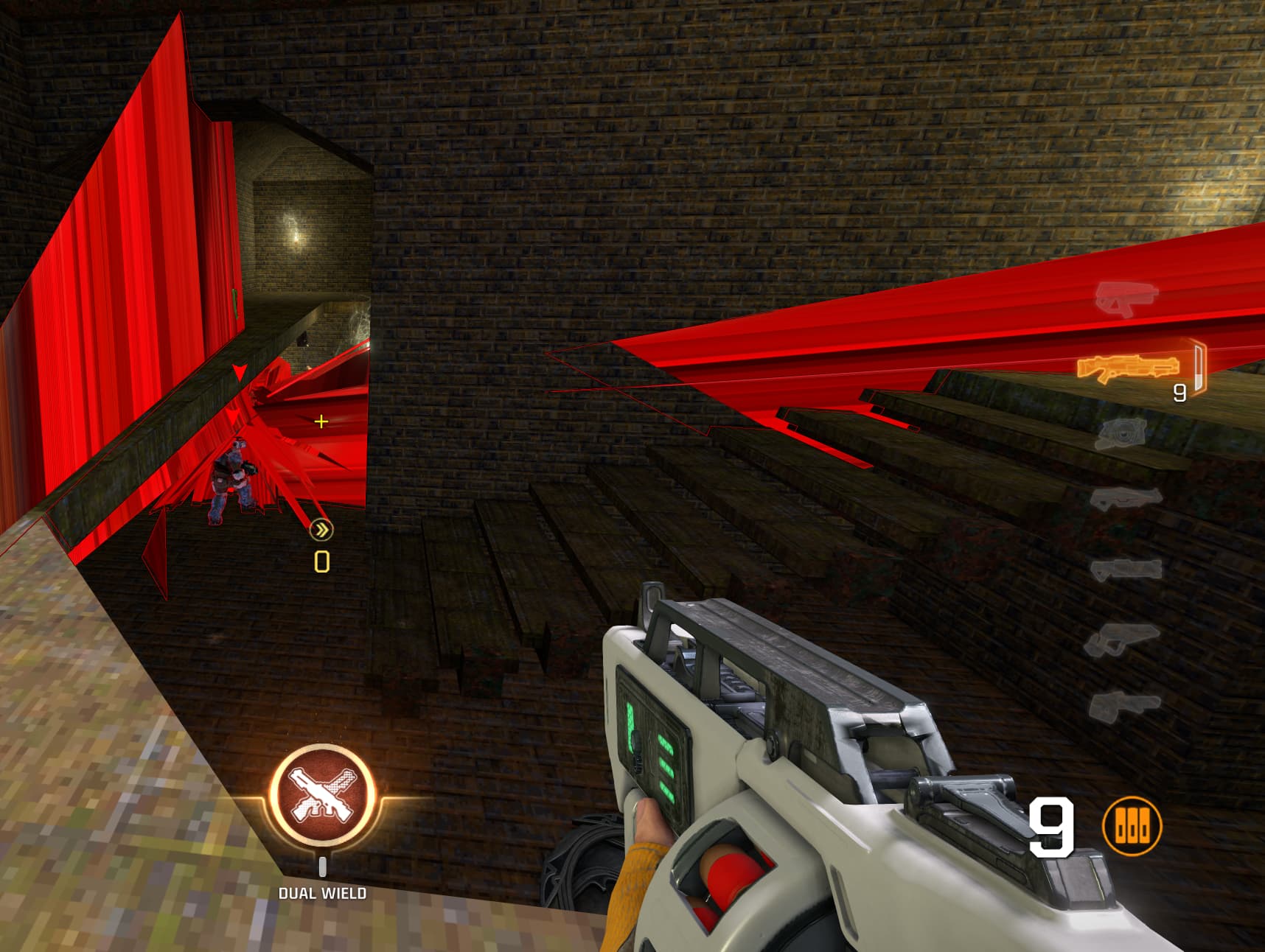The image size is (1265, 952).
Task: Activate the Dual Wield ability icon
Action: 322,795
